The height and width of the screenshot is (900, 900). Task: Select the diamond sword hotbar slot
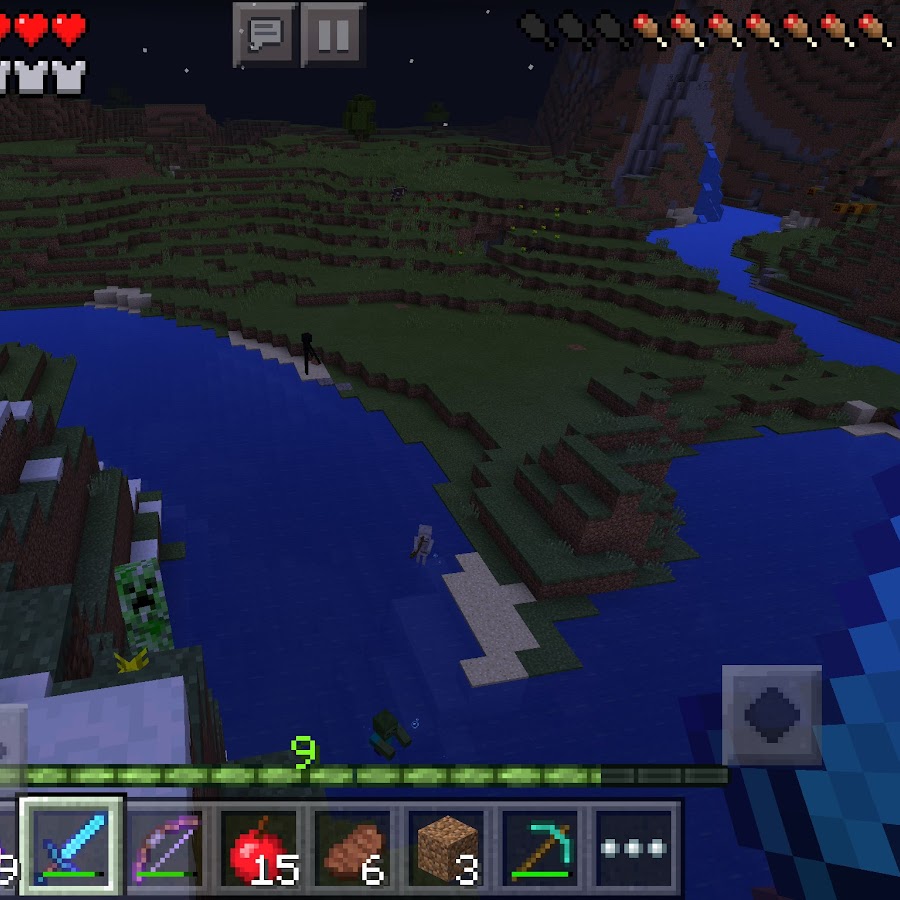coord(72,846)
